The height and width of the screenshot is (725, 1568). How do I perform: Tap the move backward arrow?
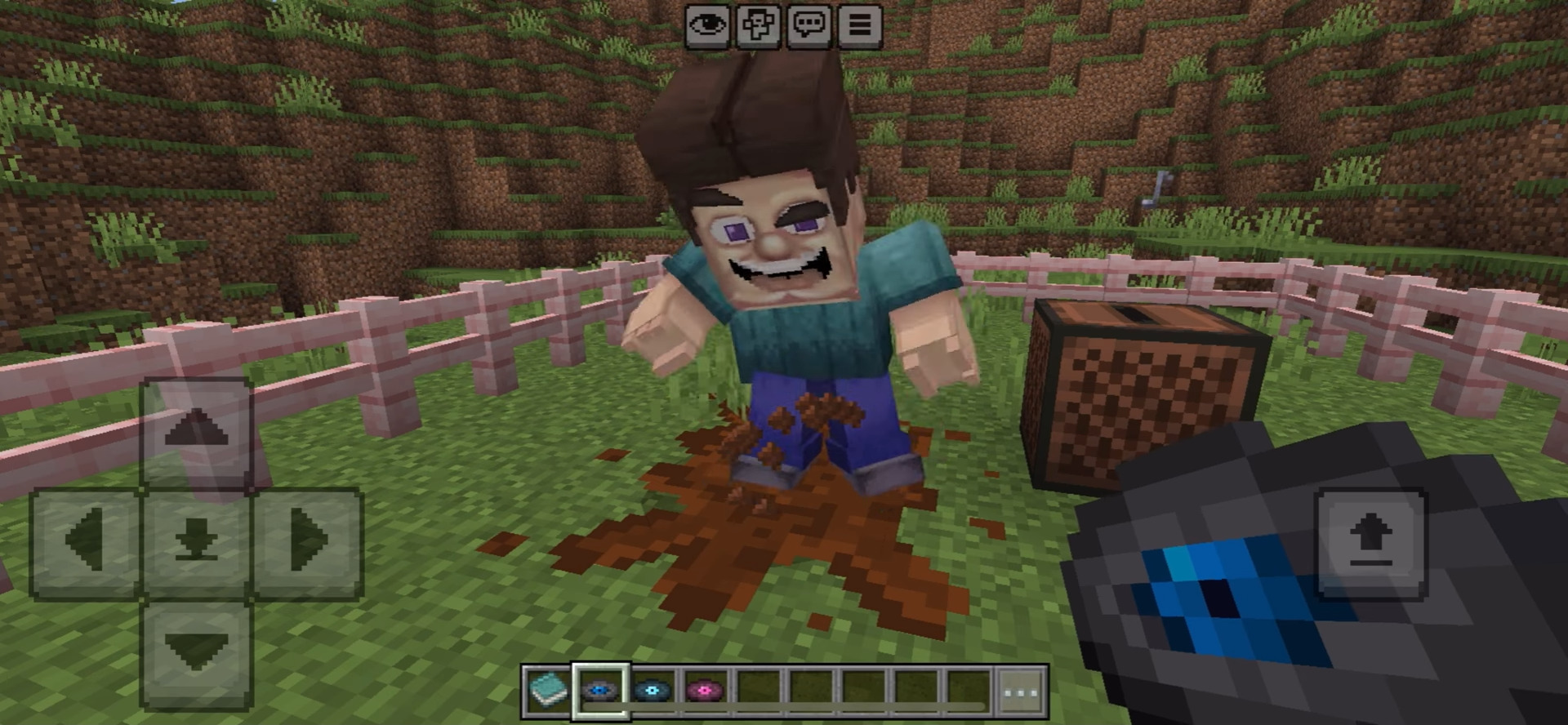click(196, 652)
